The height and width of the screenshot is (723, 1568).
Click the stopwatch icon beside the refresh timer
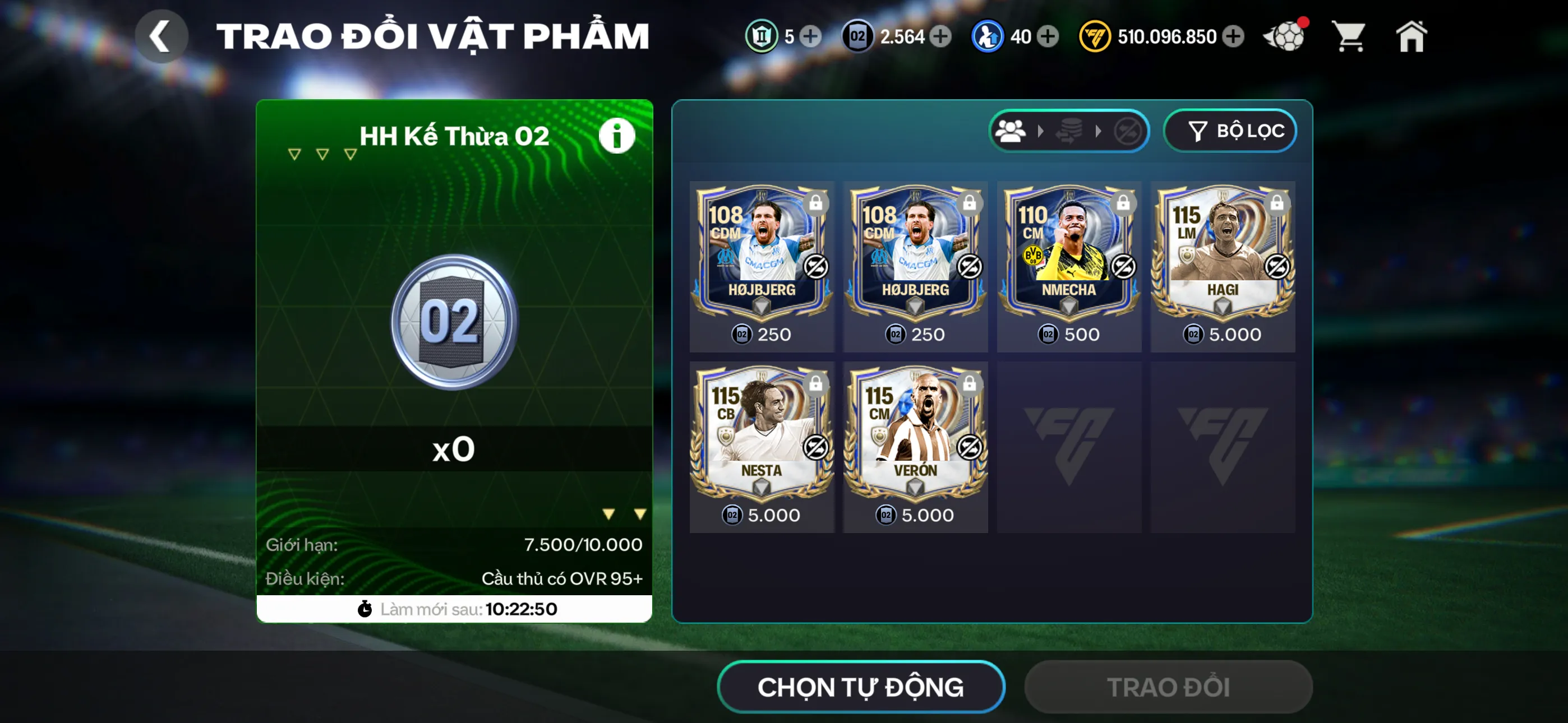point(365,609)
